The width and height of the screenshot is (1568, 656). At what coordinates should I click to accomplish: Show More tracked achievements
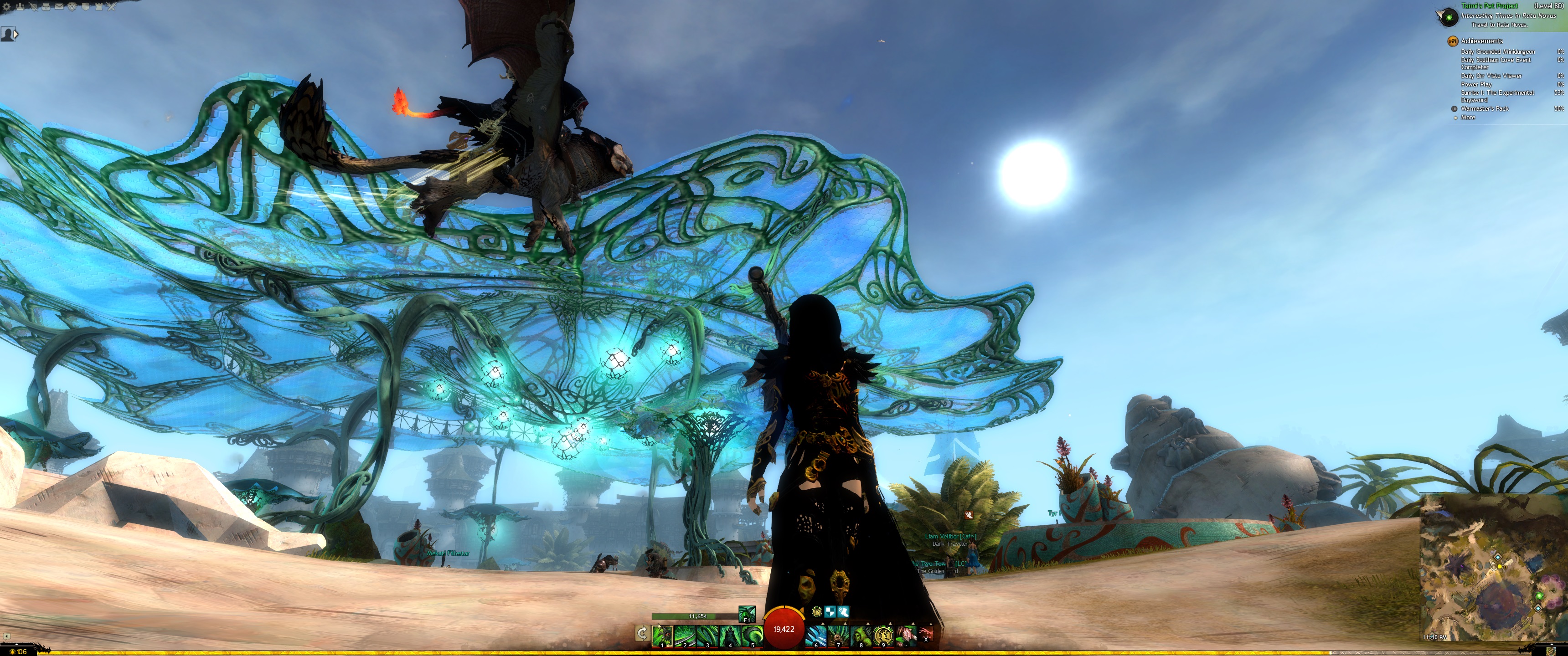(x=1468, y=118)
